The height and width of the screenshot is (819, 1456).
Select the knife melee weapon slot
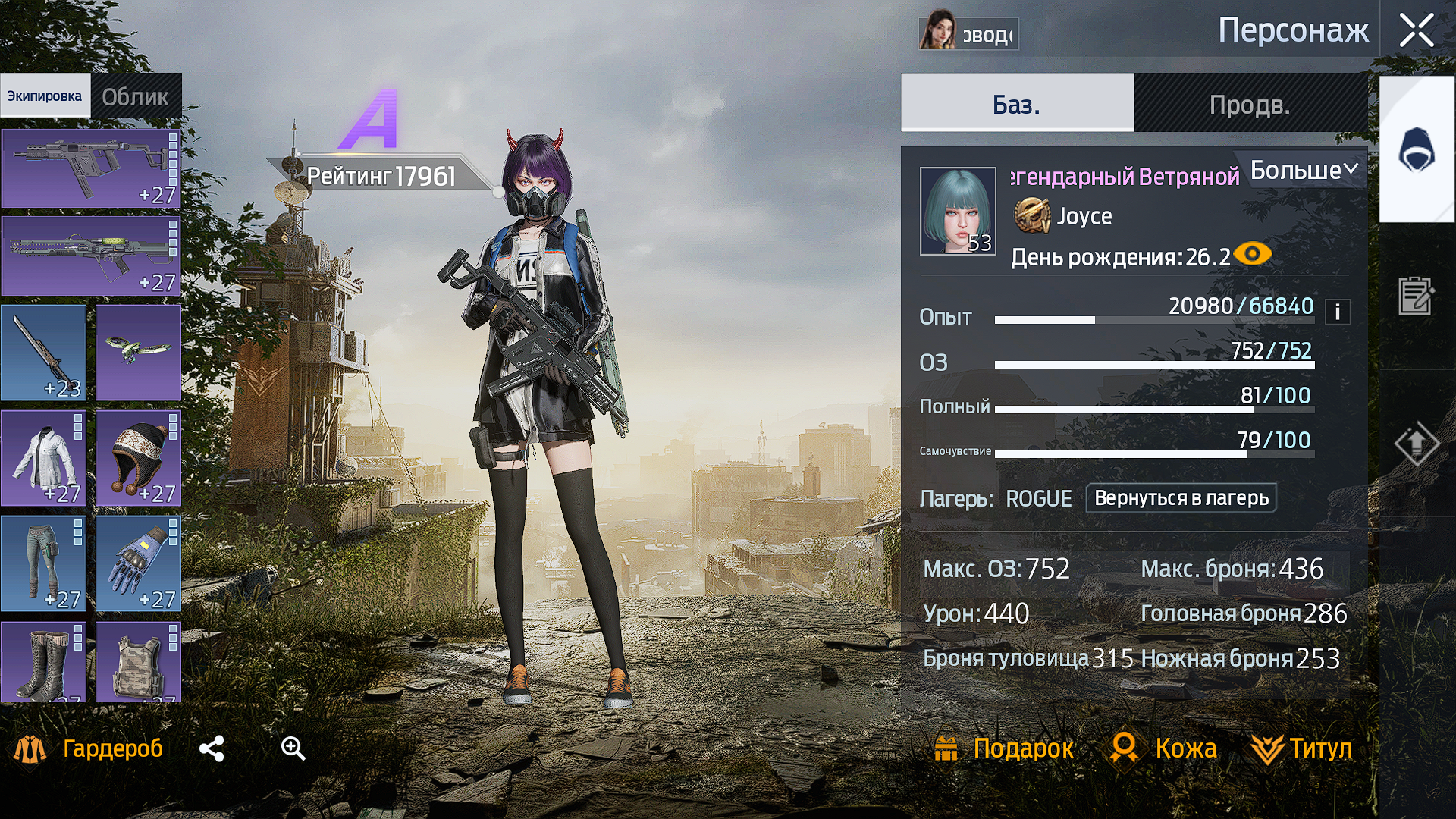point(43,353)
